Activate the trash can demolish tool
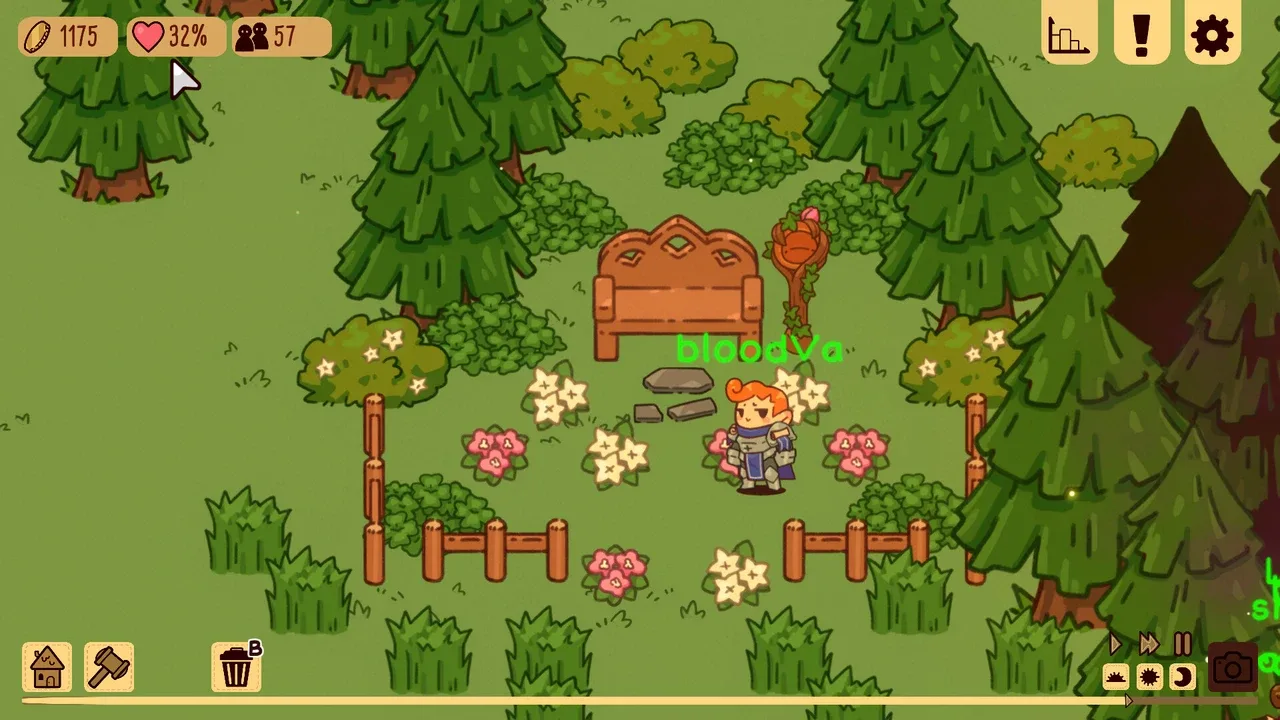This screenshot has width=1280, height=720. [236, 667]
